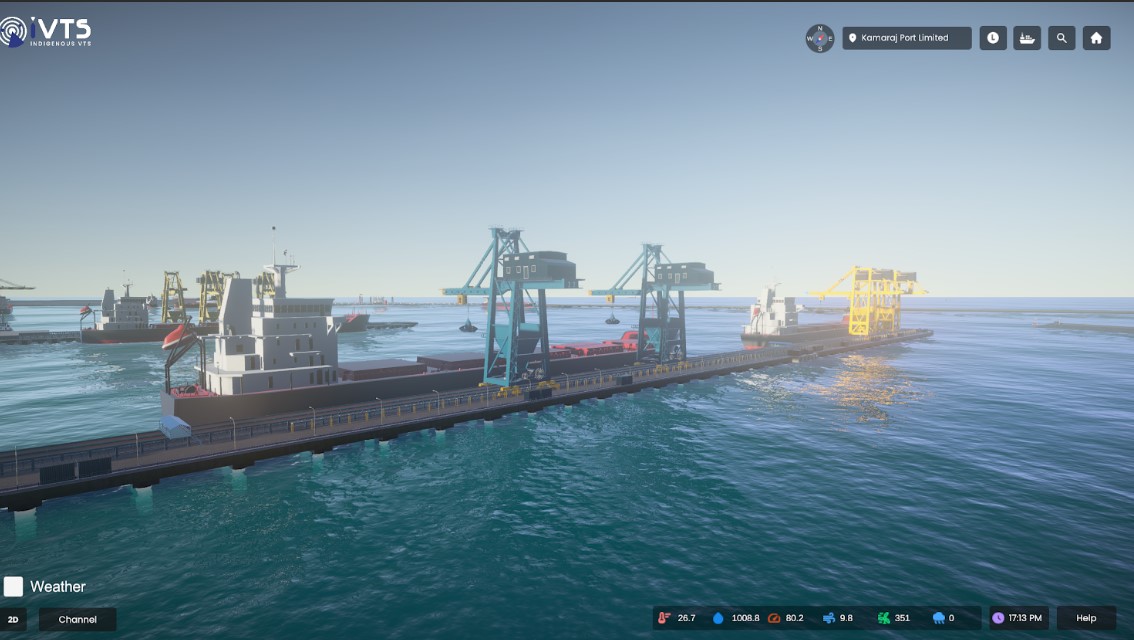
Task: Open the ship icon button
Action: [1027, 38]
